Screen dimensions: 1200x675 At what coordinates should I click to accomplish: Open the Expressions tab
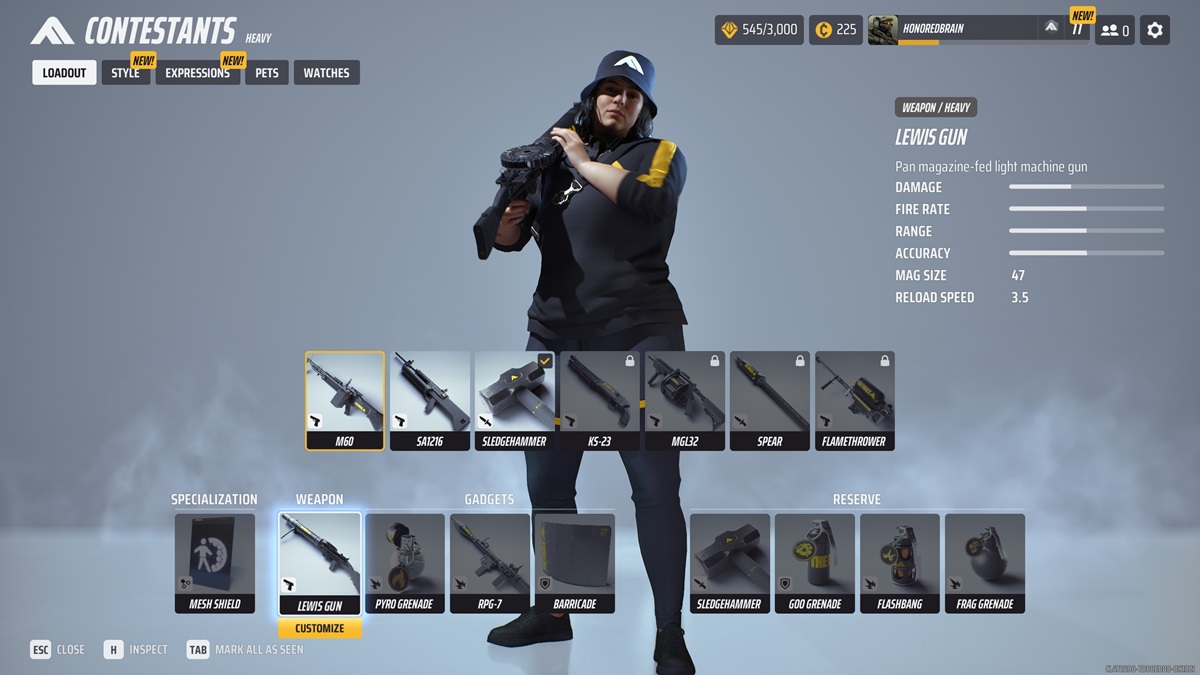(x=197, y=73)
